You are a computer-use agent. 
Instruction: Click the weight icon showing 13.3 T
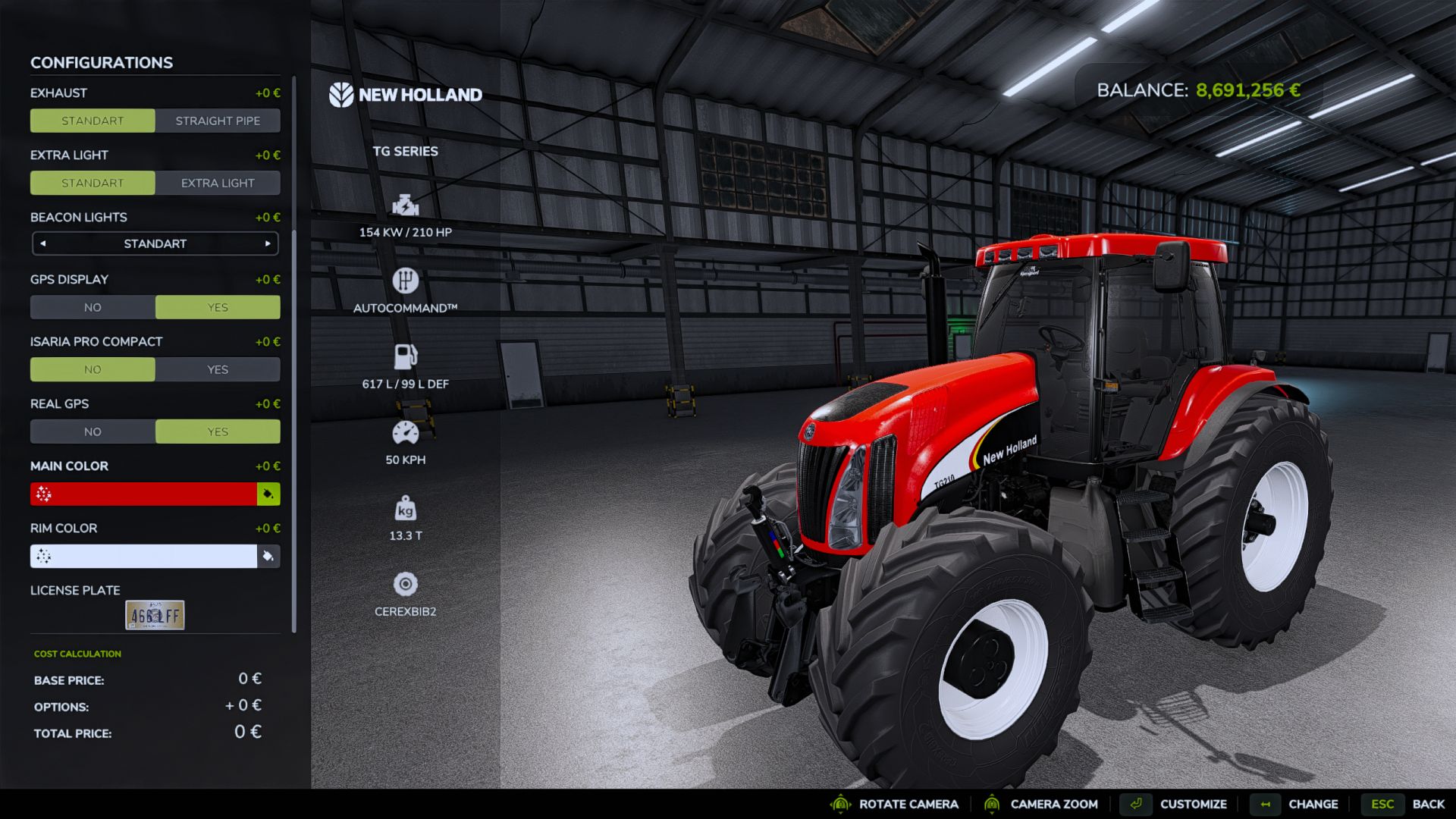click(406, 510)
